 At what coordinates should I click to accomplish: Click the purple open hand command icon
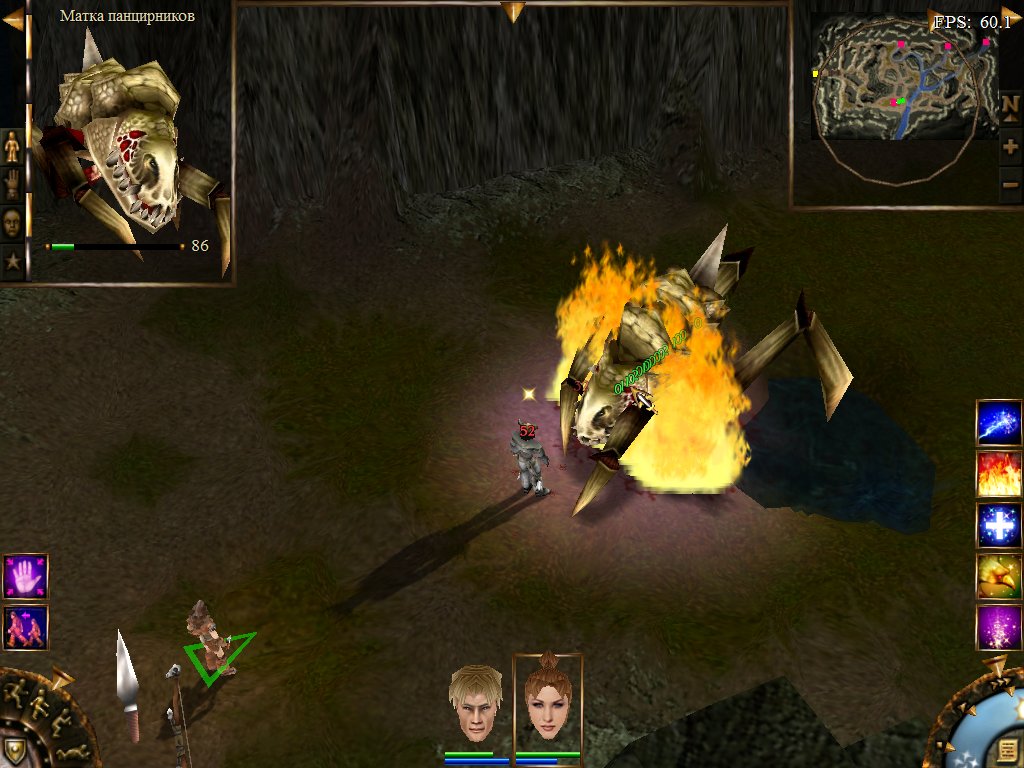25,577
